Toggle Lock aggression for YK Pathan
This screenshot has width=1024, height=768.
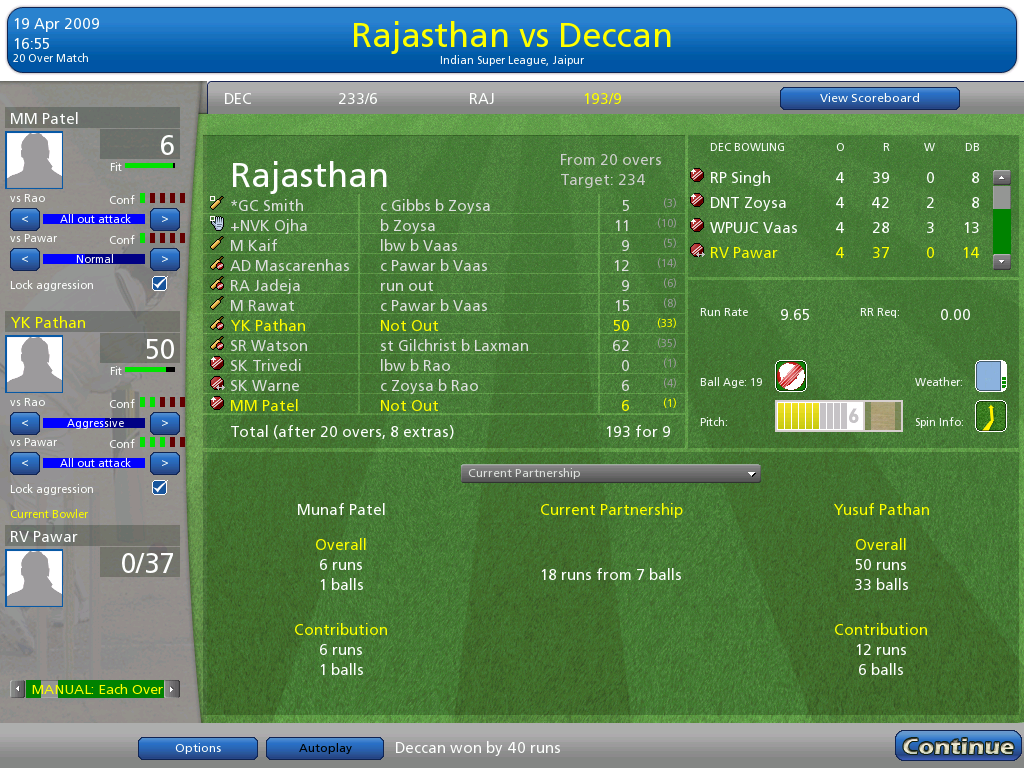point(159,488)
